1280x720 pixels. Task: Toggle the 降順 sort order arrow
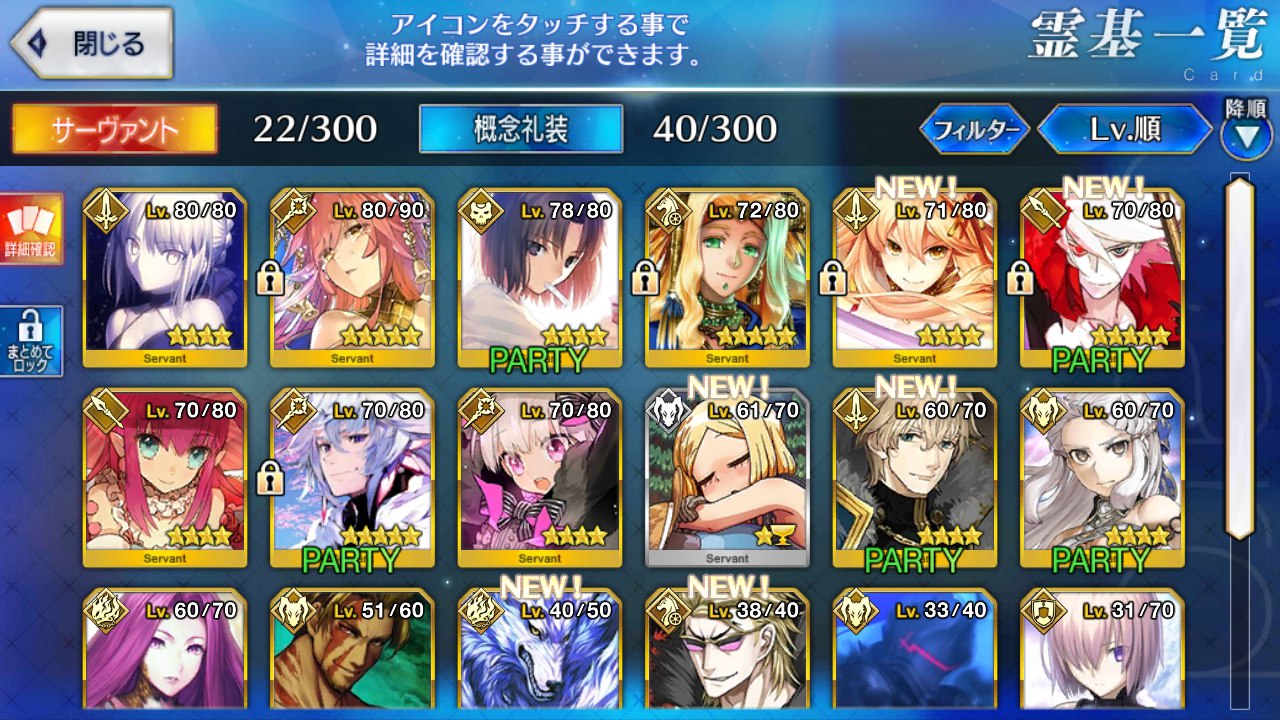point(1246,135)
